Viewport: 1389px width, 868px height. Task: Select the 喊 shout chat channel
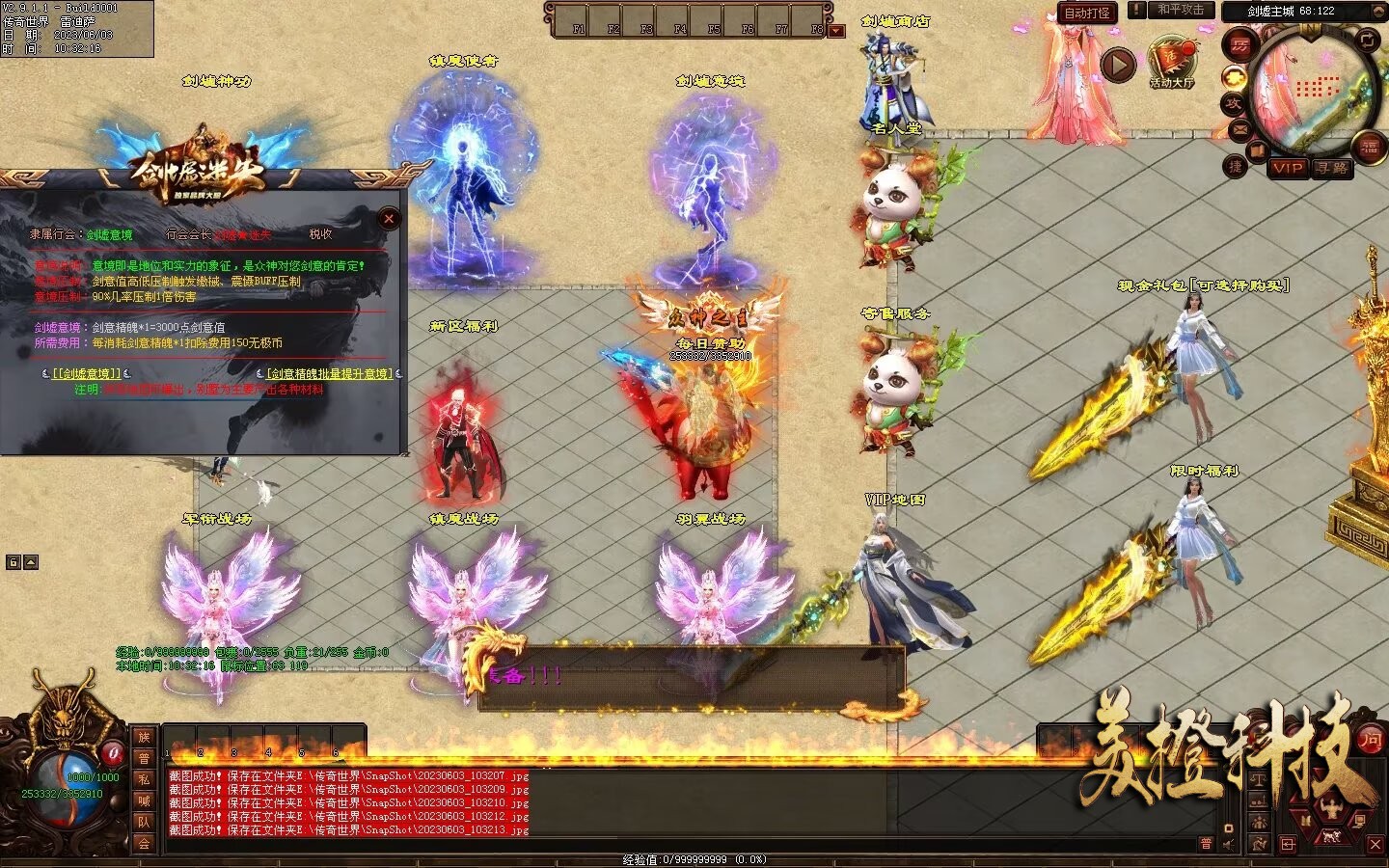point(144,800)
